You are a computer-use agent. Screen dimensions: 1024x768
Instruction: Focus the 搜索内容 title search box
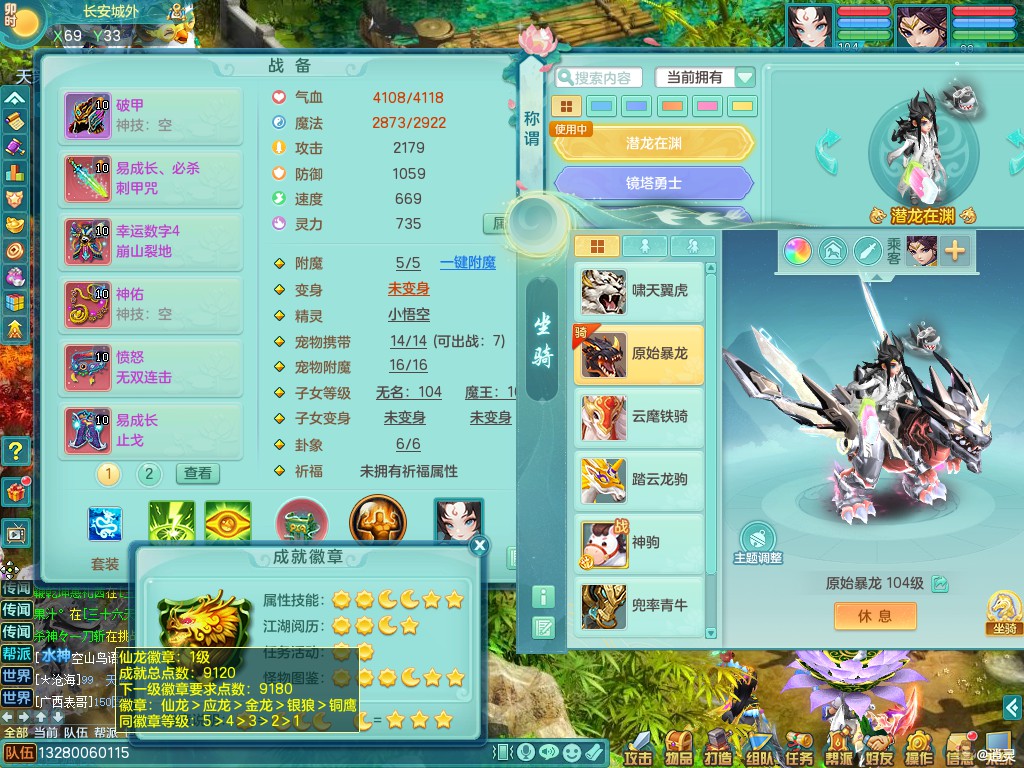coord(603,78)
